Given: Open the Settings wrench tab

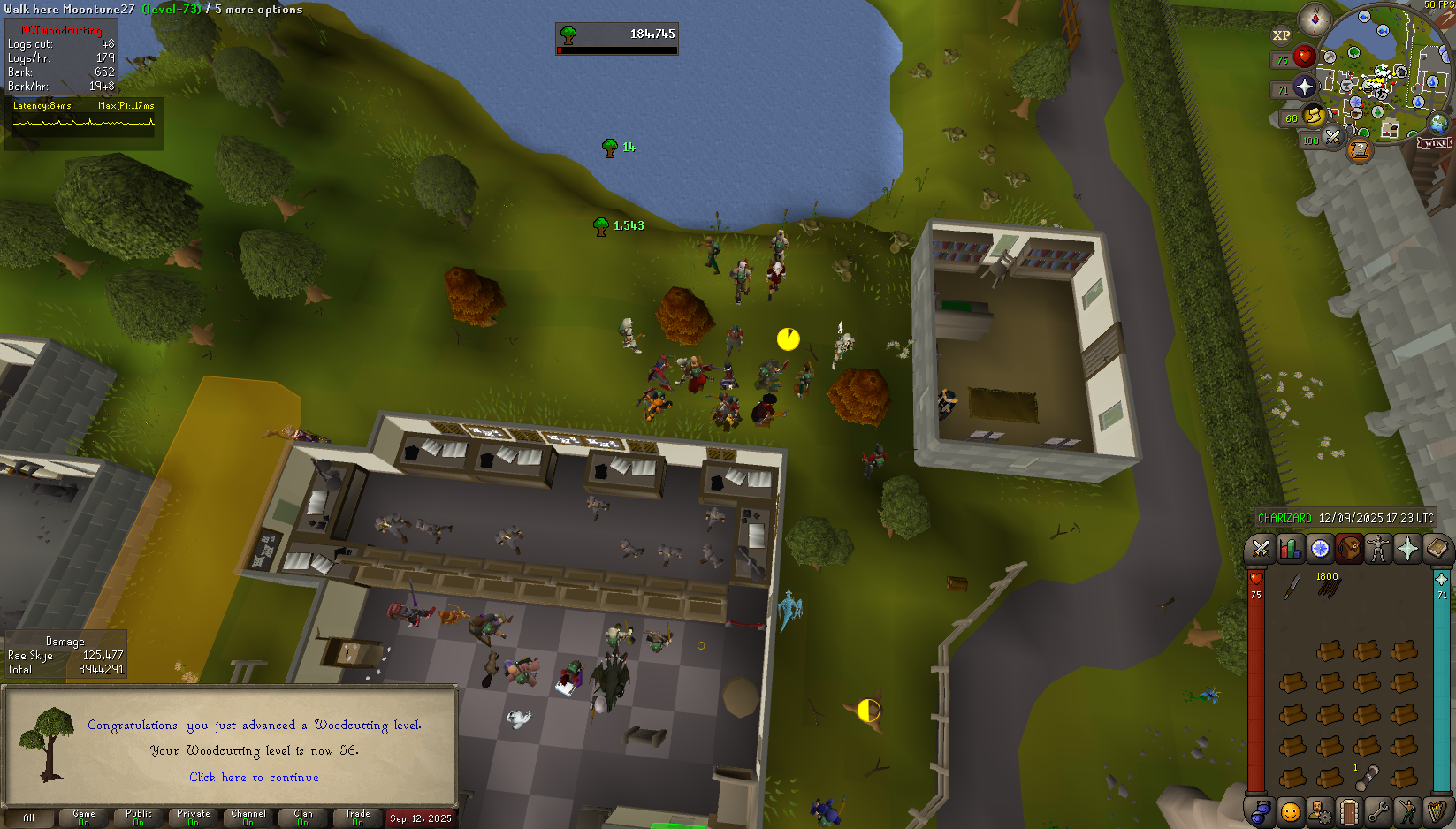Looking at the screenshot, I should pyautogui.click(x=1377, y=811).
